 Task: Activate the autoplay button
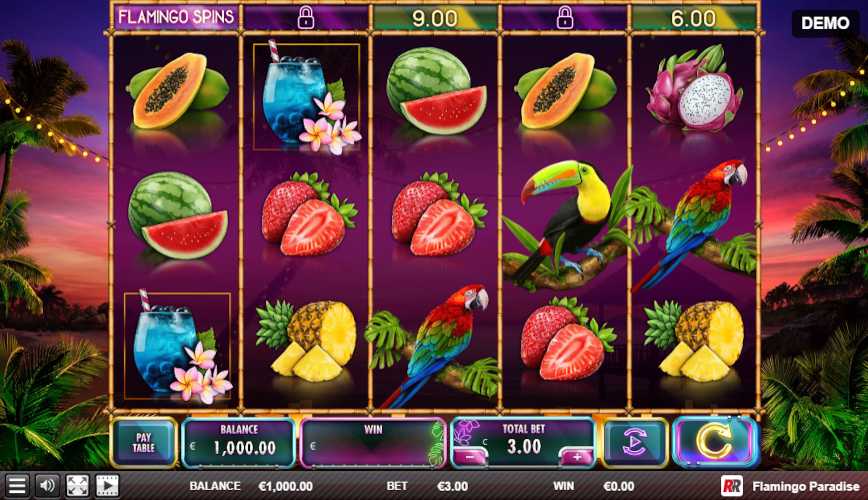tap(634, 442)
